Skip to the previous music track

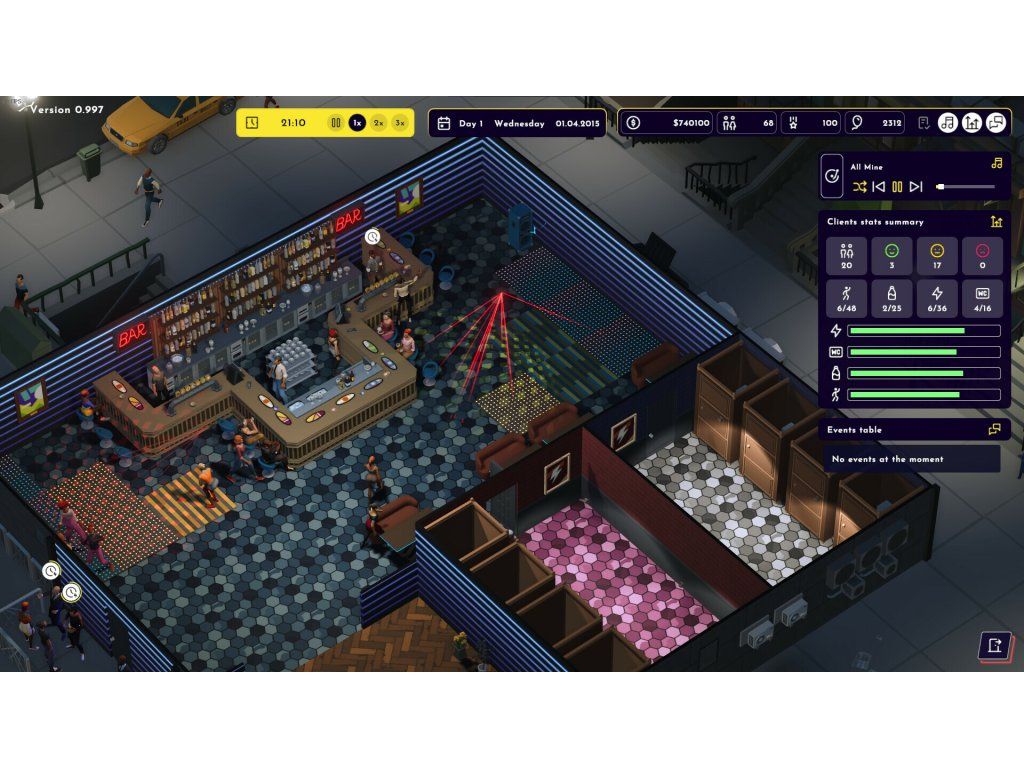tap(878, 187)
